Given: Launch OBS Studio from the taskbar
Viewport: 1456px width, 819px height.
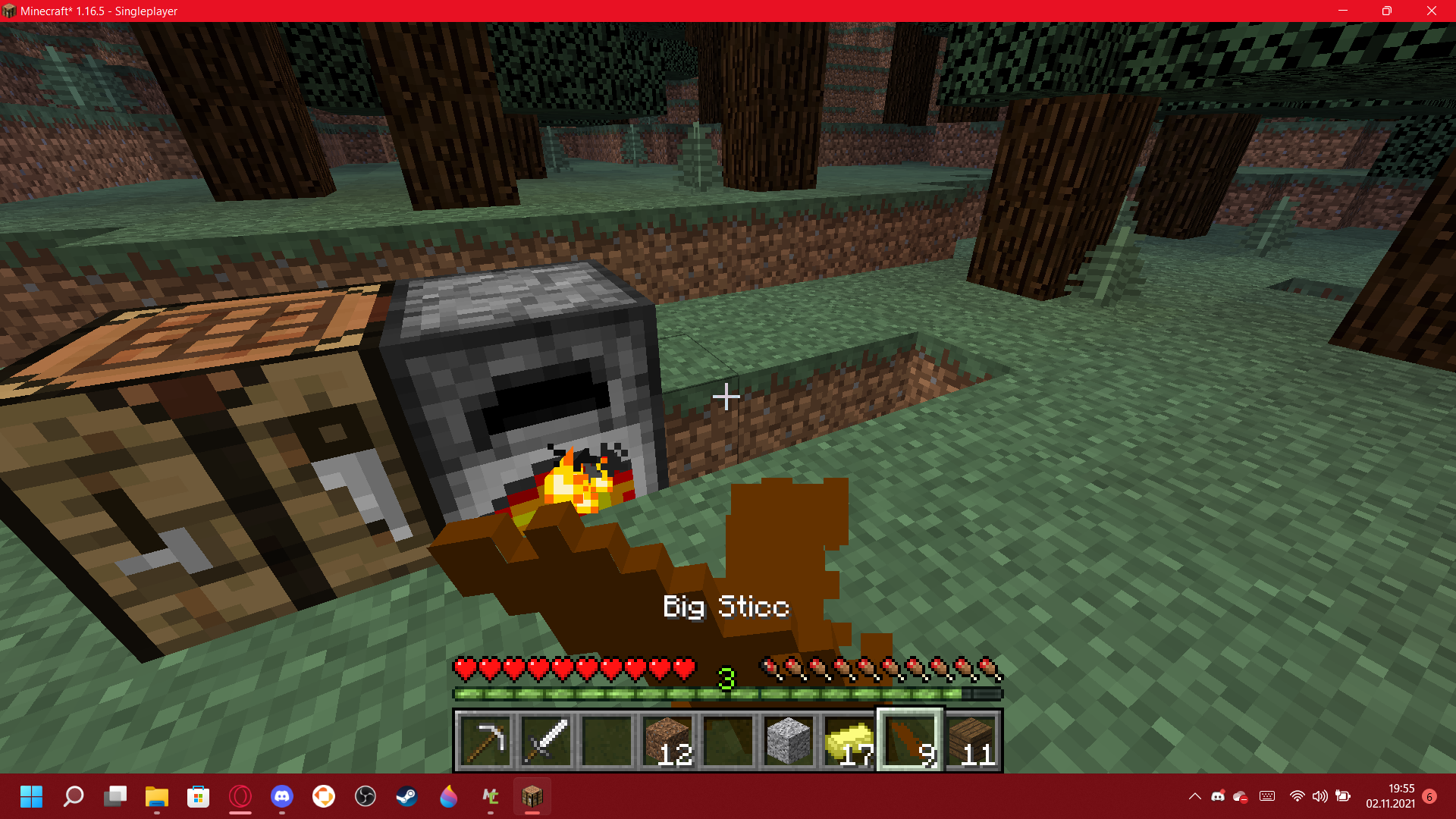Looking at the screenshot, I should (365, 796).
